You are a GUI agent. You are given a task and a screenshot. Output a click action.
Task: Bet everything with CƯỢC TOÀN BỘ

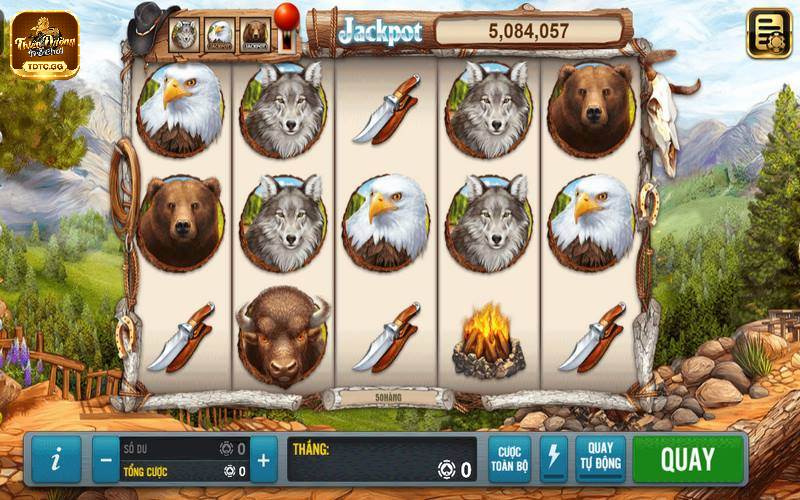pyautogui.click(x=510, y=460)
